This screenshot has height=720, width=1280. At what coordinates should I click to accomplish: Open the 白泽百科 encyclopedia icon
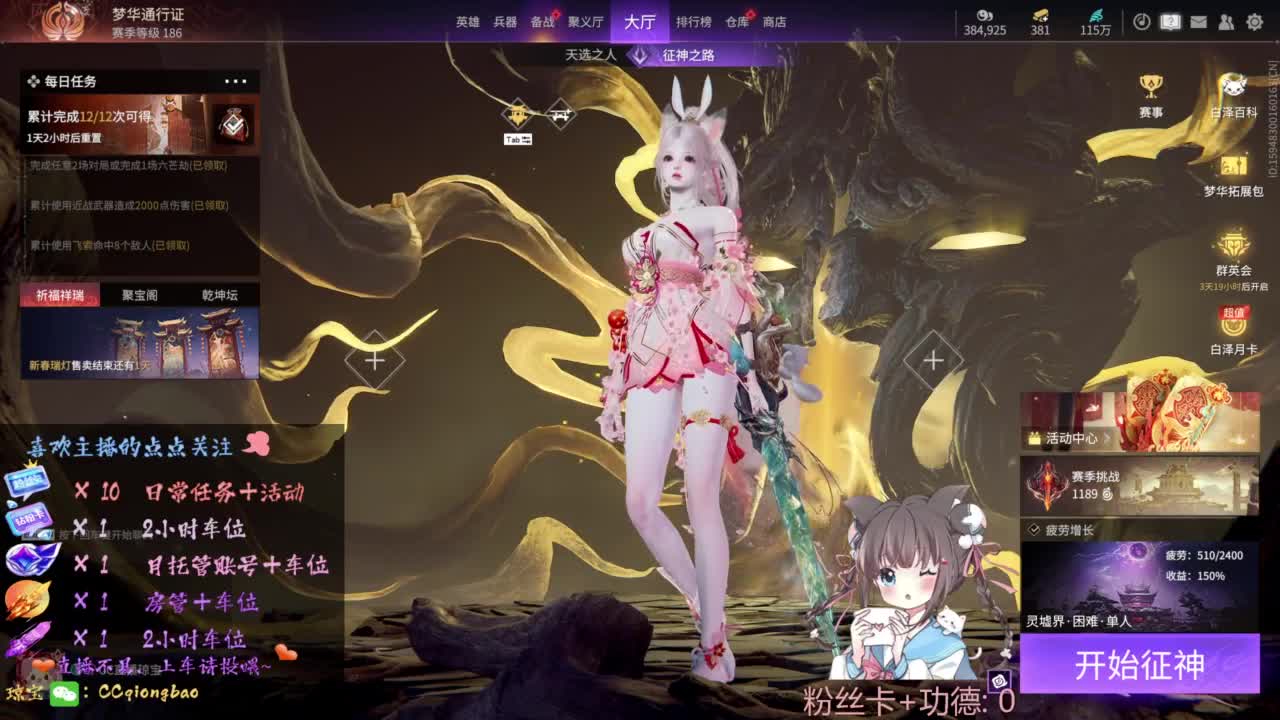1231,86
